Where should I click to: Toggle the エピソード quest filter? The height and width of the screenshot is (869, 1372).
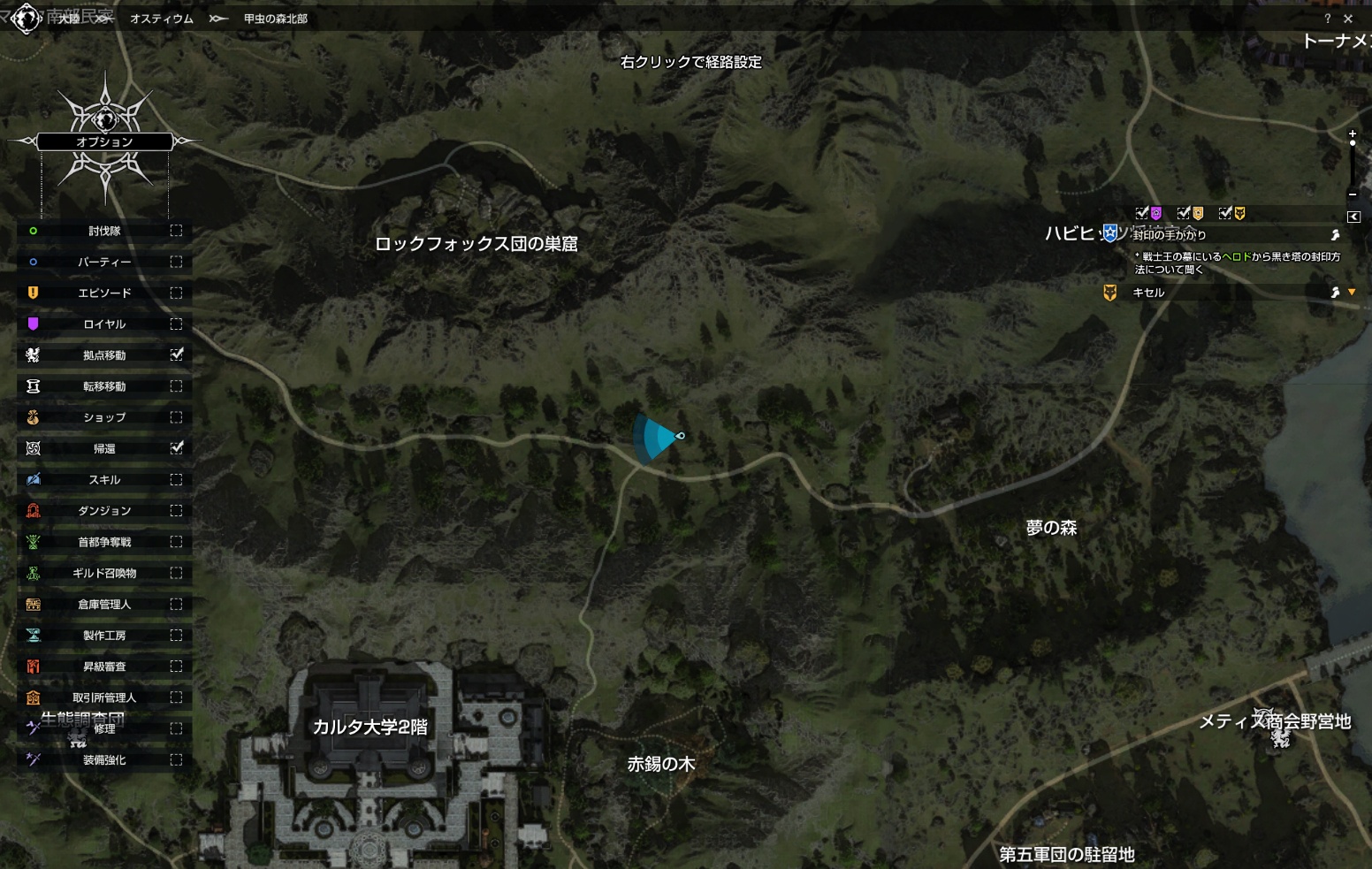176,293
